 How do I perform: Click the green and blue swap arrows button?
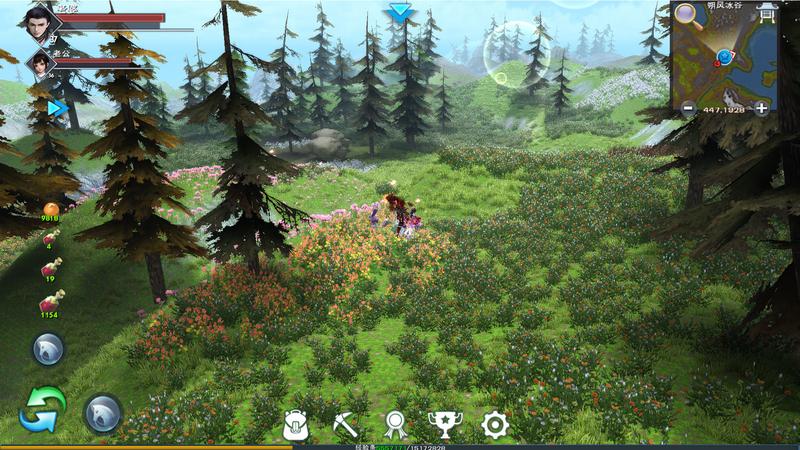pos(42,410)
